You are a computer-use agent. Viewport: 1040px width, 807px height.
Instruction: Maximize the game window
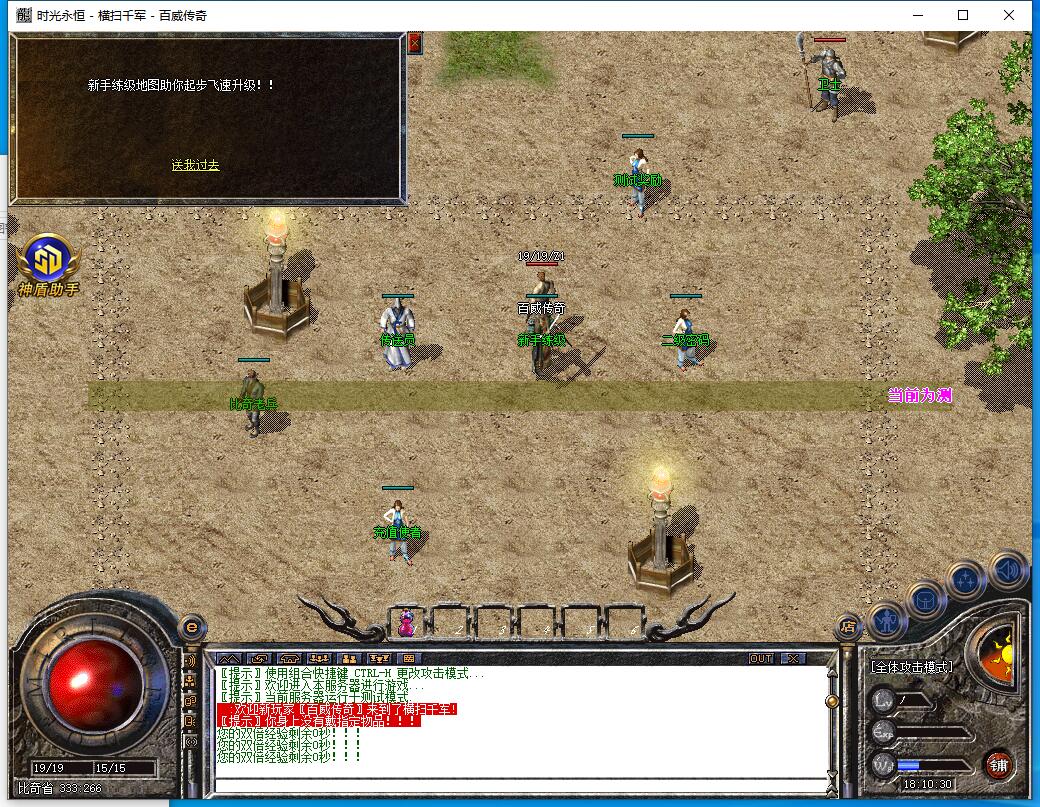[x=963, y=15]
